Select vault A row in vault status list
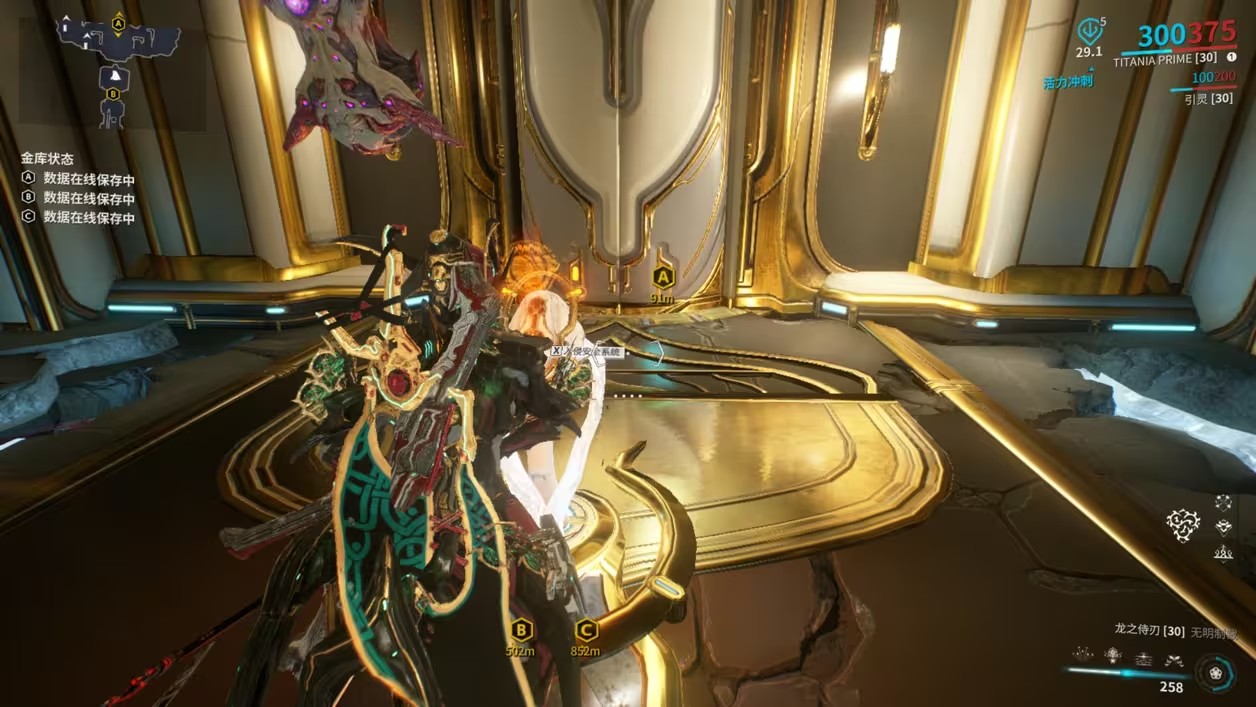The width and height of the screenshot is (1256, 707). coord(78,180)
